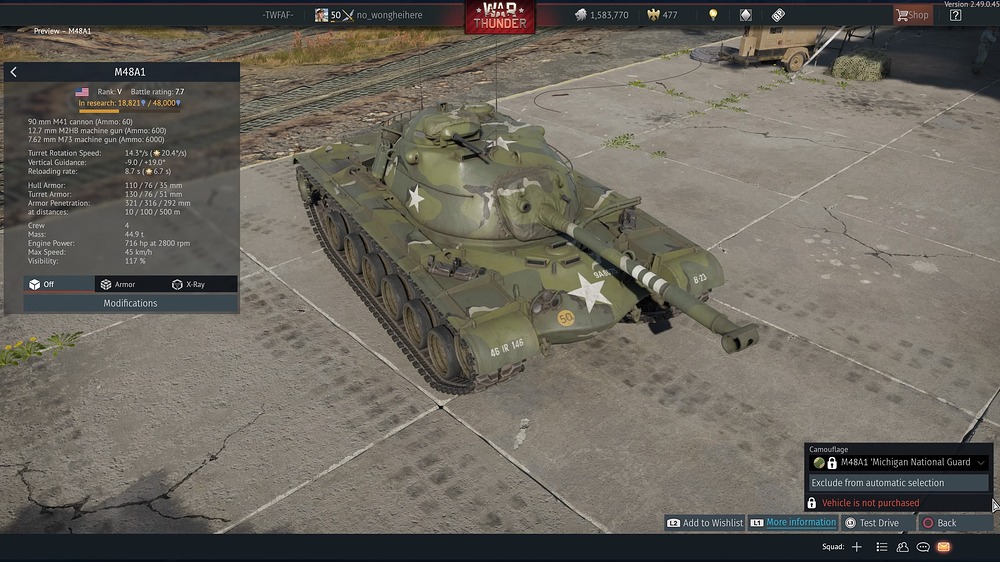Click the question mark help icon

[x=955, y=15]
